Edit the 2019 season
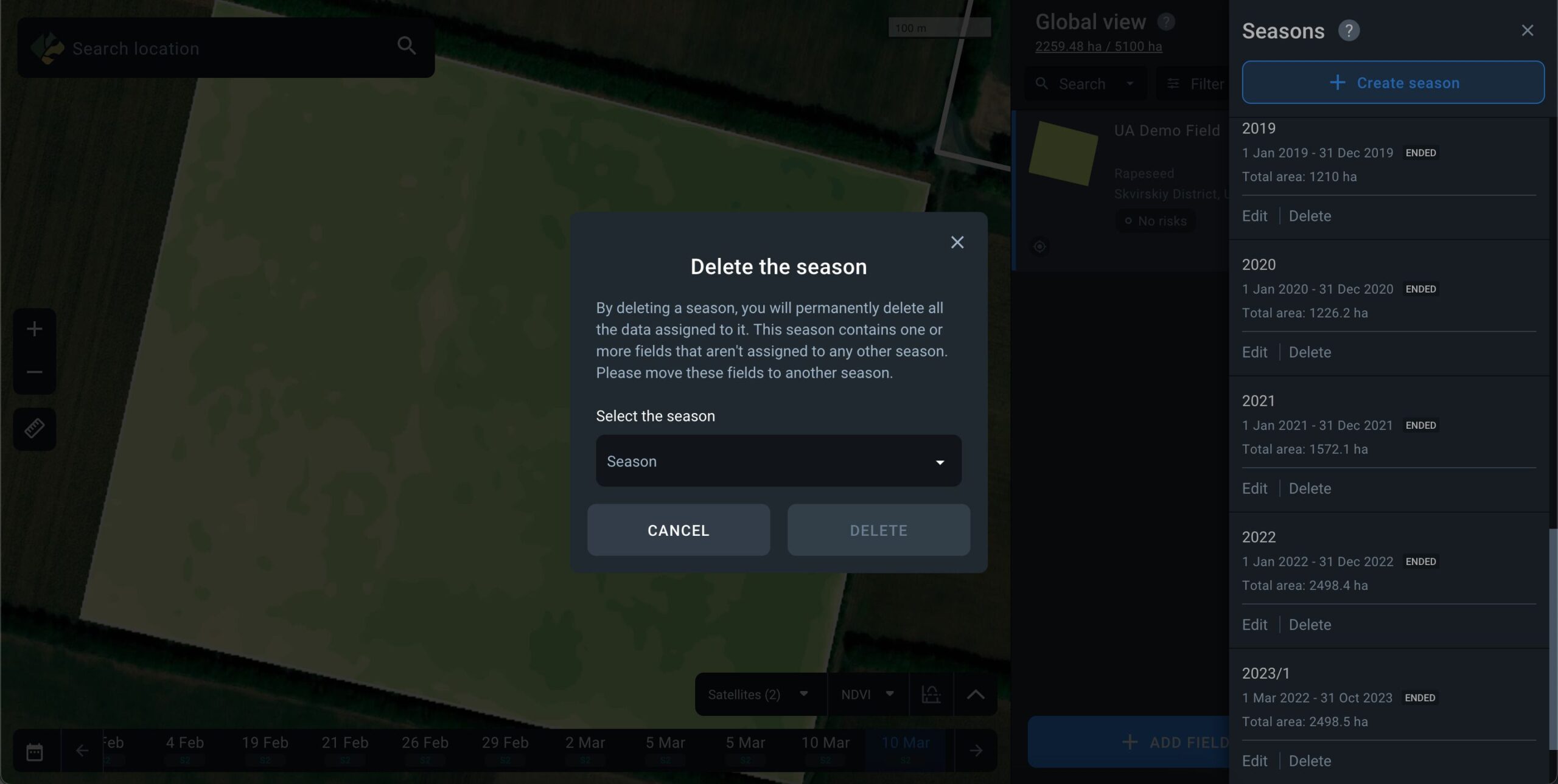Screen dimensions: 1558x784 (x=1254, y=216)
